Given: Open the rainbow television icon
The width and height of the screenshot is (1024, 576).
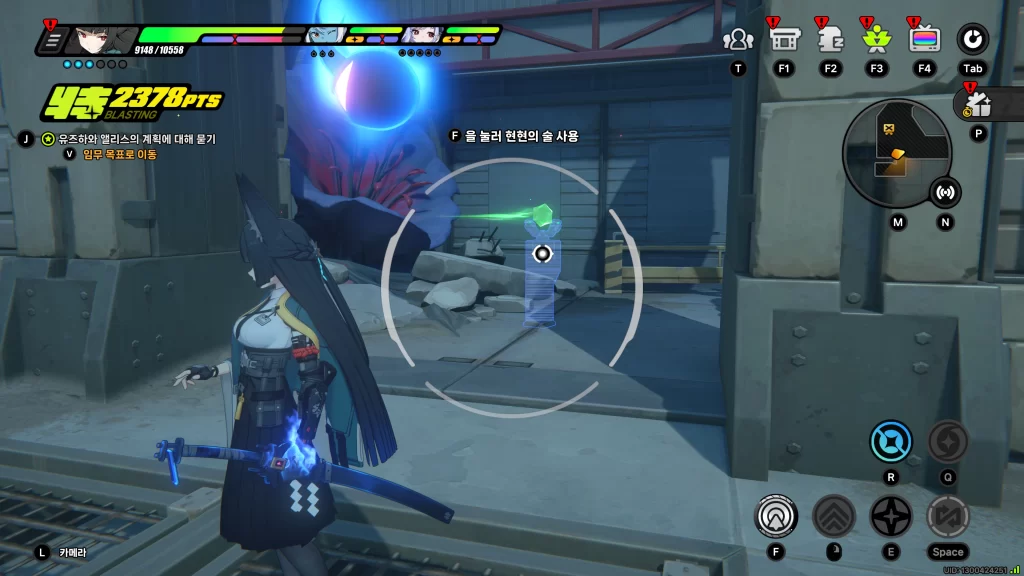Looking at the screenshot, I should click(x=924, y=40).
